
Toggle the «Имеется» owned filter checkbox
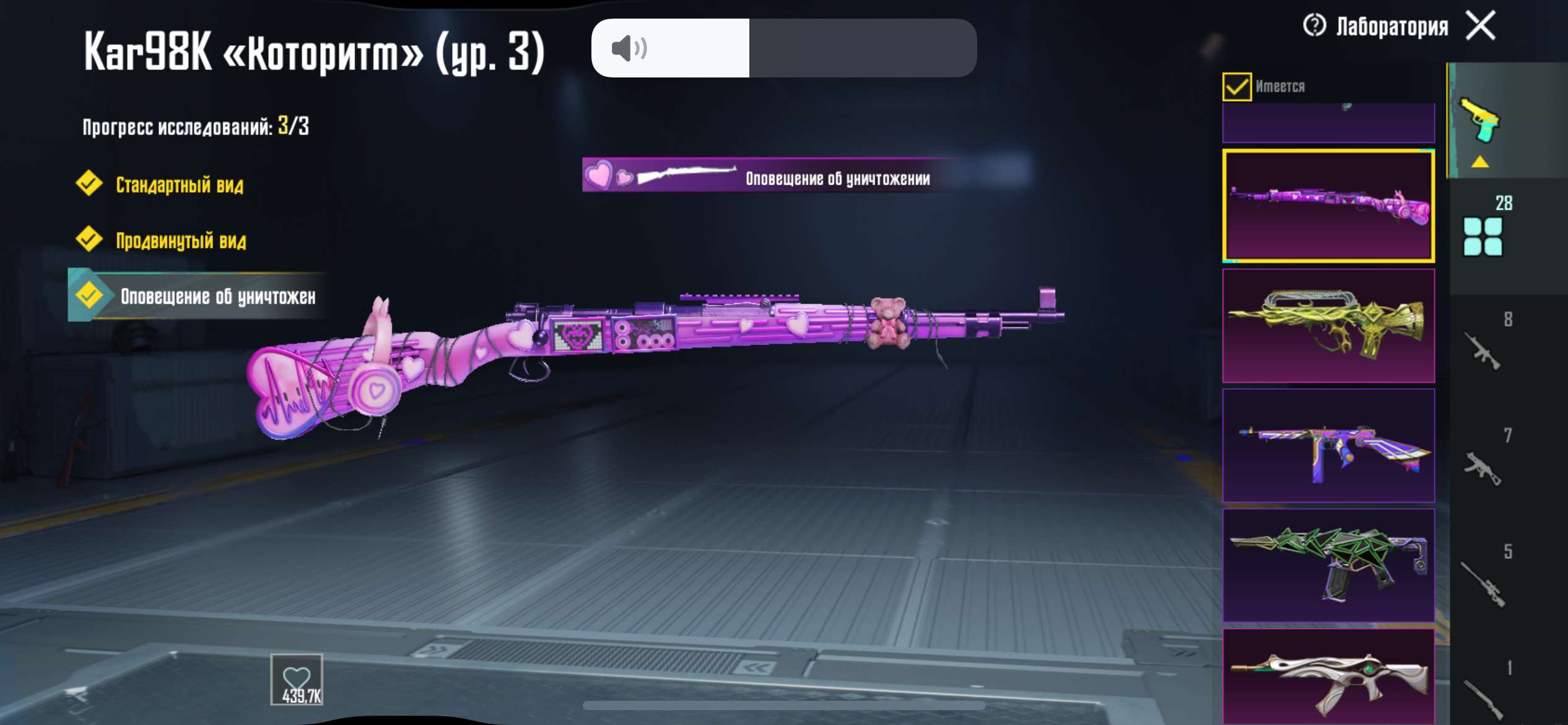(x=1237, y=87)
